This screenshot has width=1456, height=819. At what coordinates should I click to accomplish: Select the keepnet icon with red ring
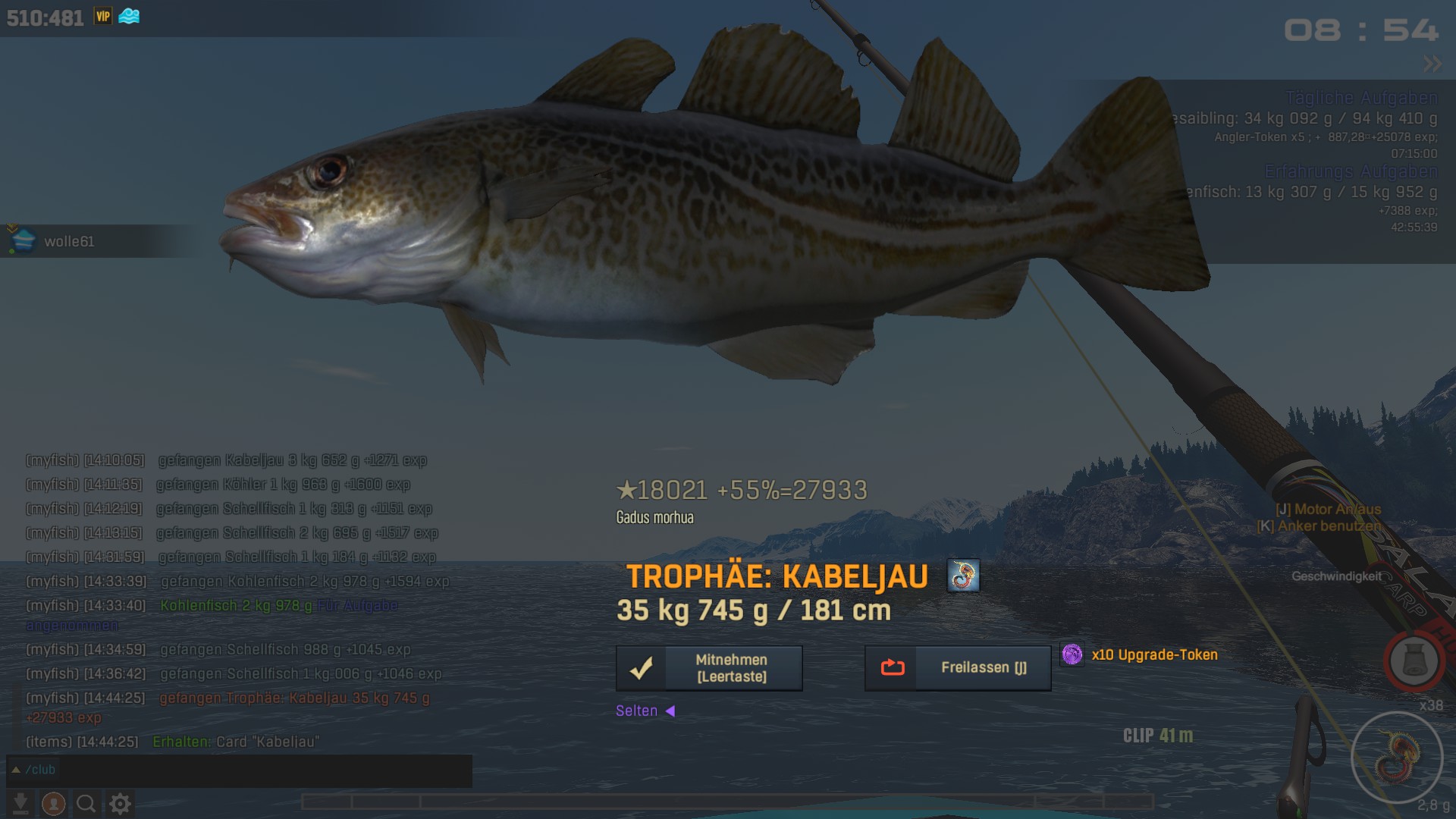pos(1414,661)
